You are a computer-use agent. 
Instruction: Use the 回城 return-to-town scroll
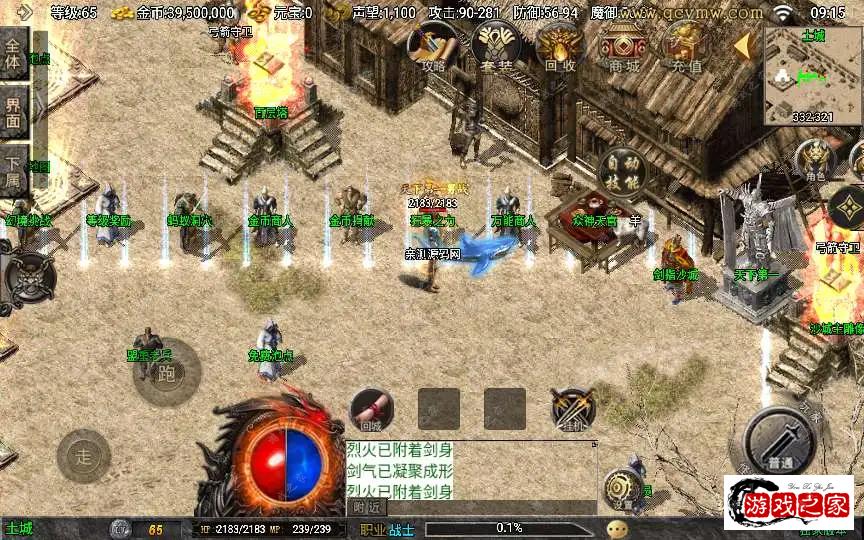point(371,408)
